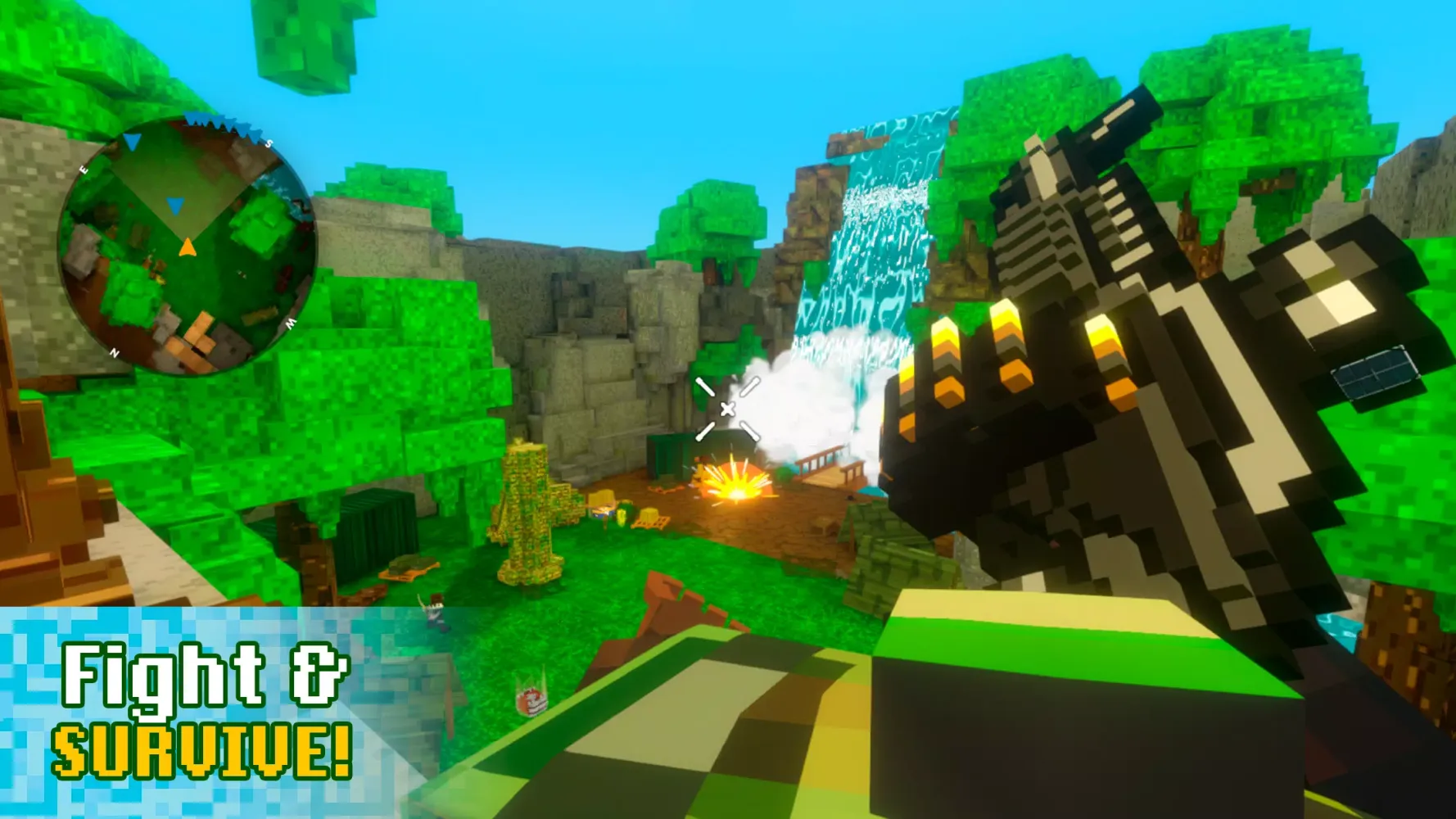Toggle the compass letter S on the minimap
Screen dimensions: 1456x819
(269, 143)
